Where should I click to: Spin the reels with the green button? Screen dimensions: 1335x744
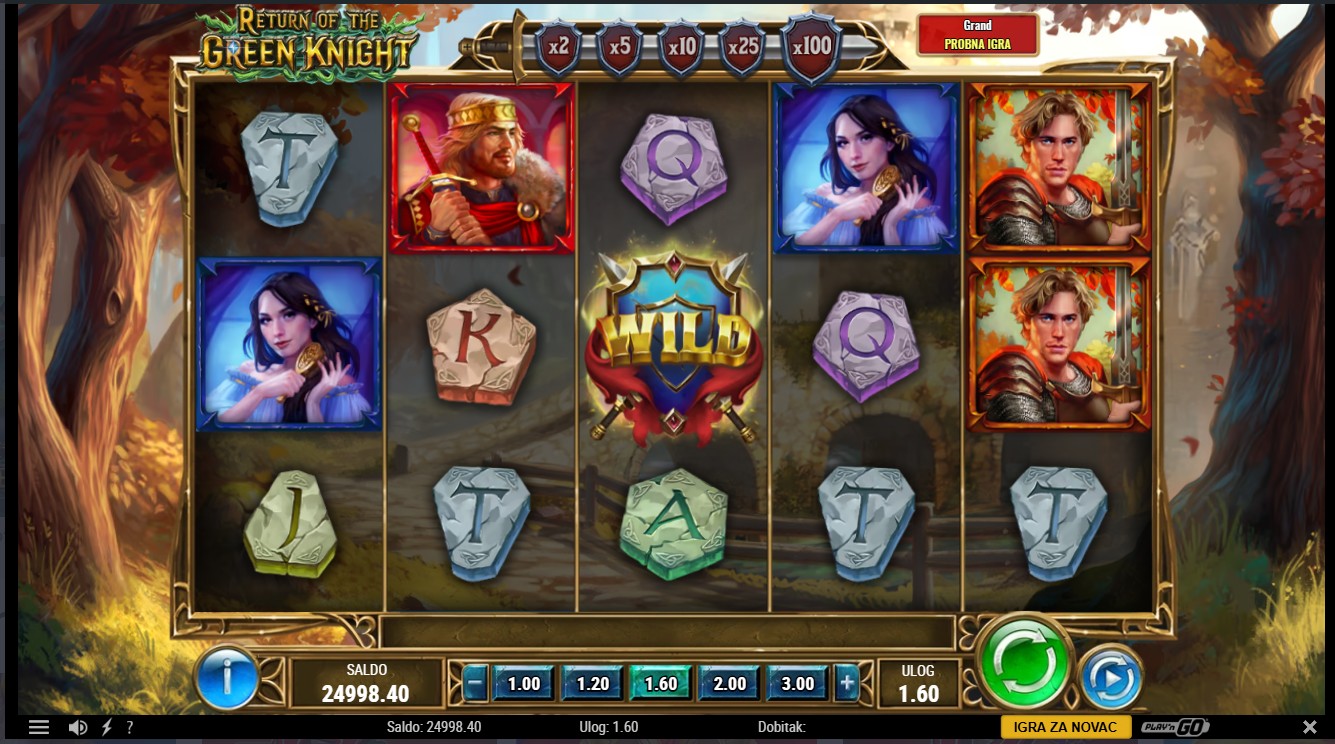pyautogui.click(x=1024, y=662)
